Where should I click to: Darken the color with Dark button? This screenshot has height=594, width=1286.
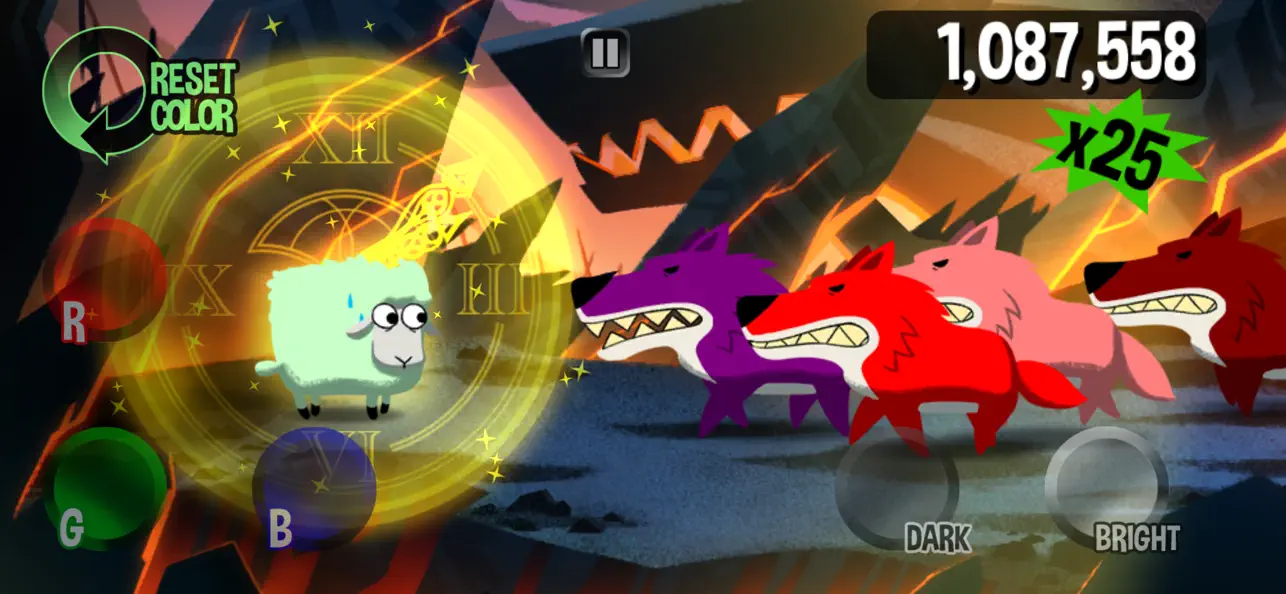pyautogui.click(x=897, y=488)
